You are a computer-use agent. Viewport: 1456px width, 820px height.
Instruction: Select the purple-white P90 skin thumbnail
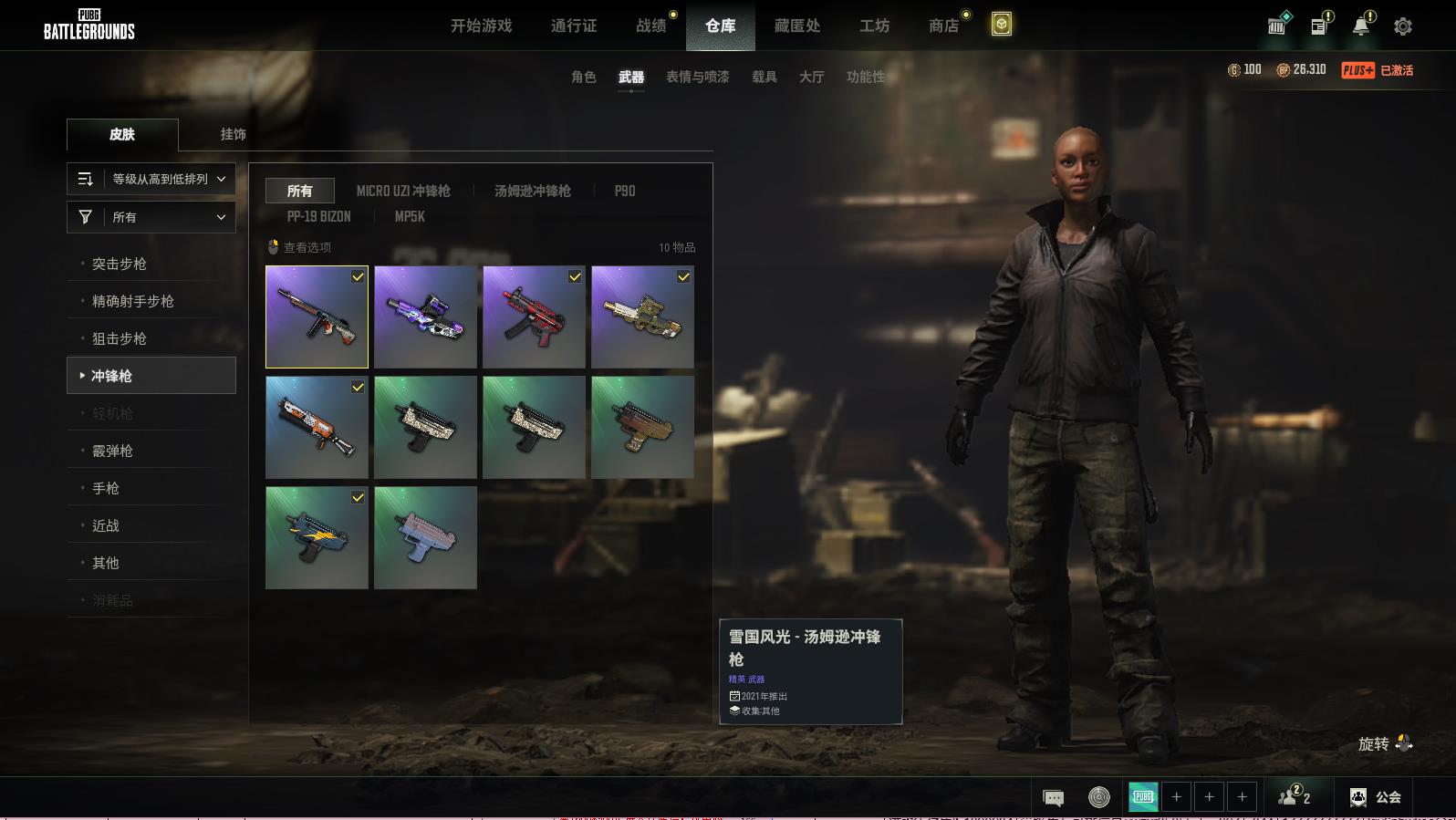click(425, 317)
